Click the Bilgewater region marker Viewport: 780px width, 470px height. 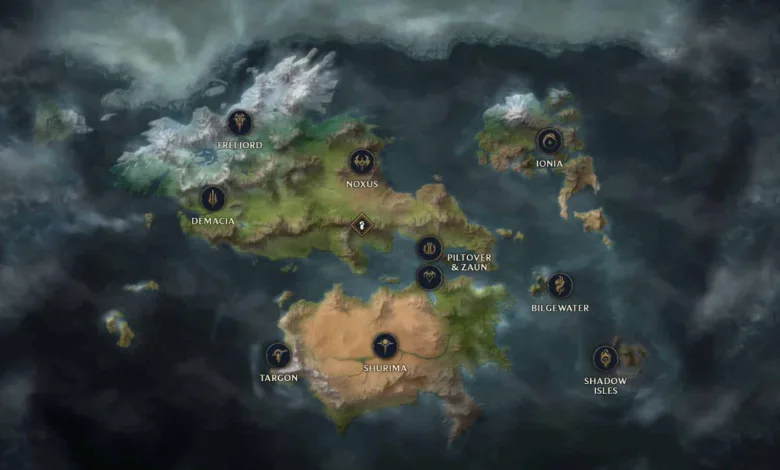560,285
